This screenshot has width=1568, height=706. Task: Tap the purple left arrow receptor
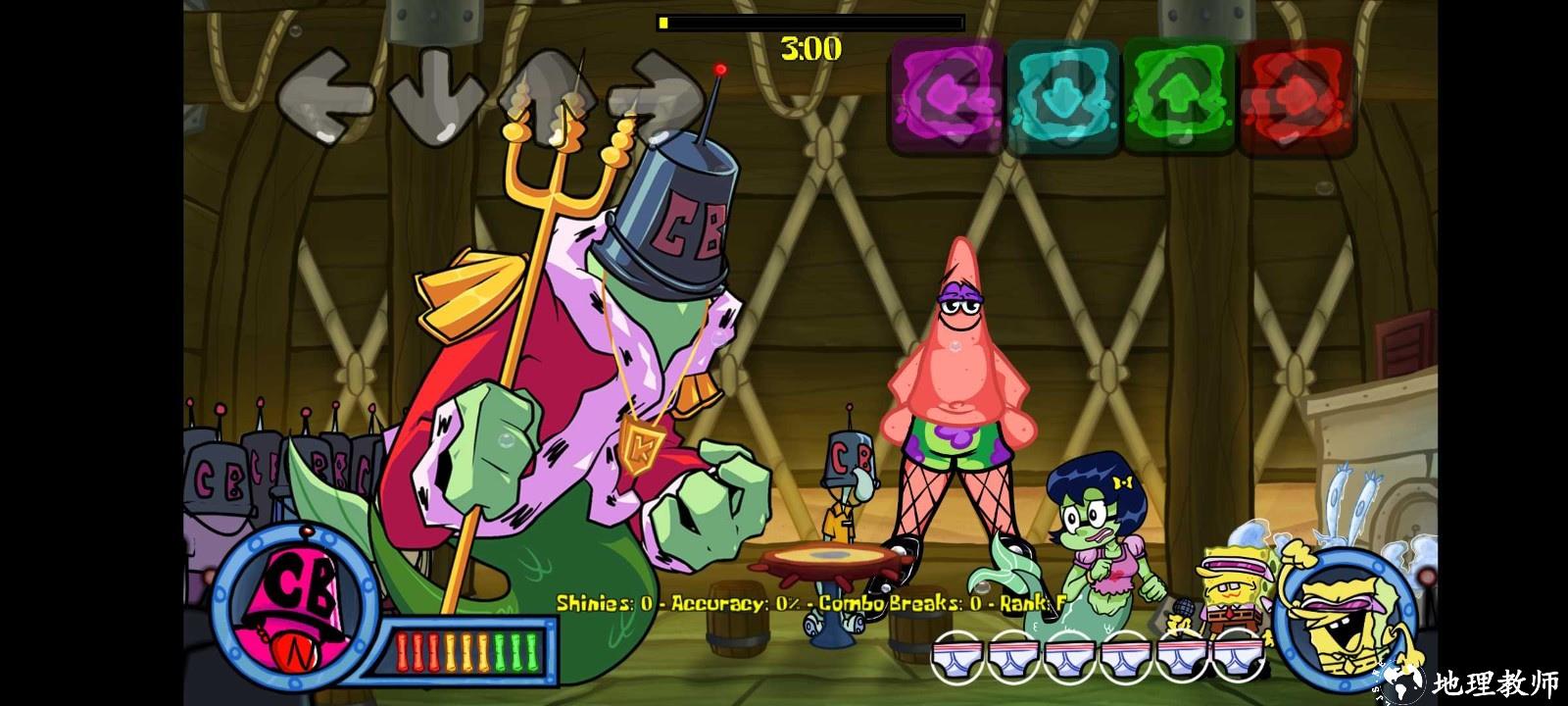tap(946, 97)
